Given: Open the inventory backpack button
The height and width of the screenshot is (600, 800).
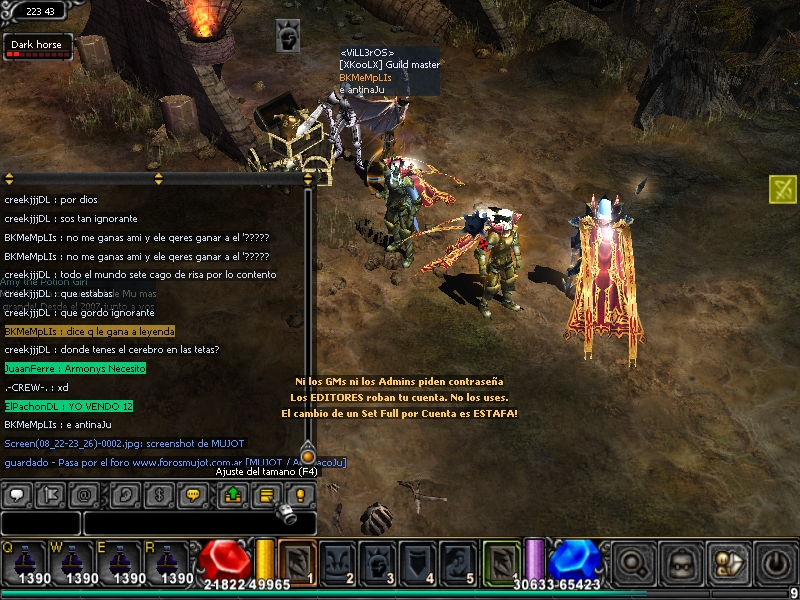Looking at the screenshot, I should coord(683,562).
